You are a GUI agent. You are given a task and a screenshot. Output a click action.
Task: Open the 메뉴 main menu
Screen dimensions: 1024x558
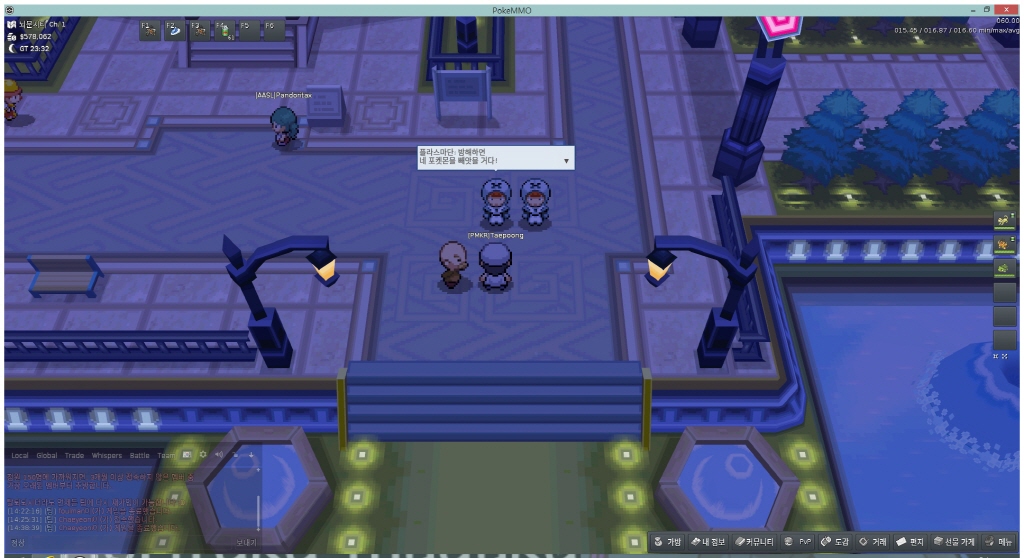pyautogui.click(x=999, y=542)
